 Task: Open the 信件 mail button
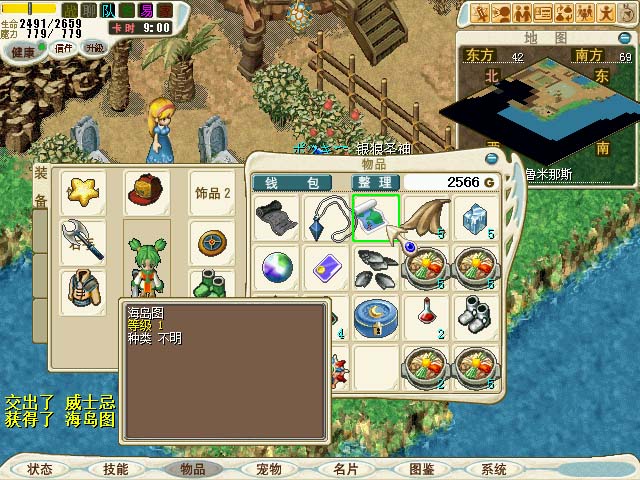62,48
